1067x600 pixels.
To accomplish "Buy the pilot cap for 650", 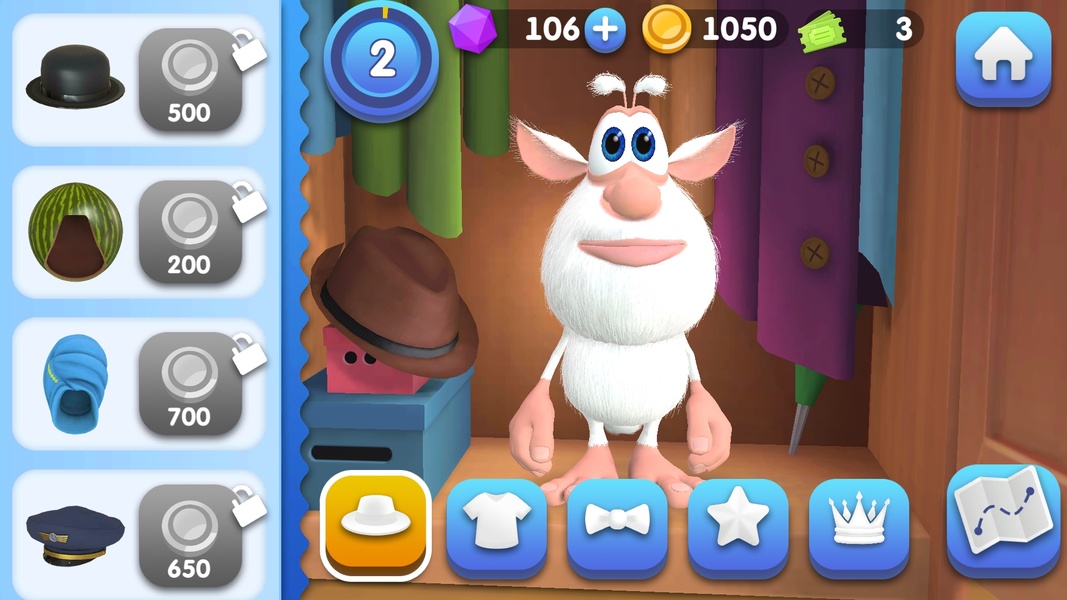I will coord(190,536).
